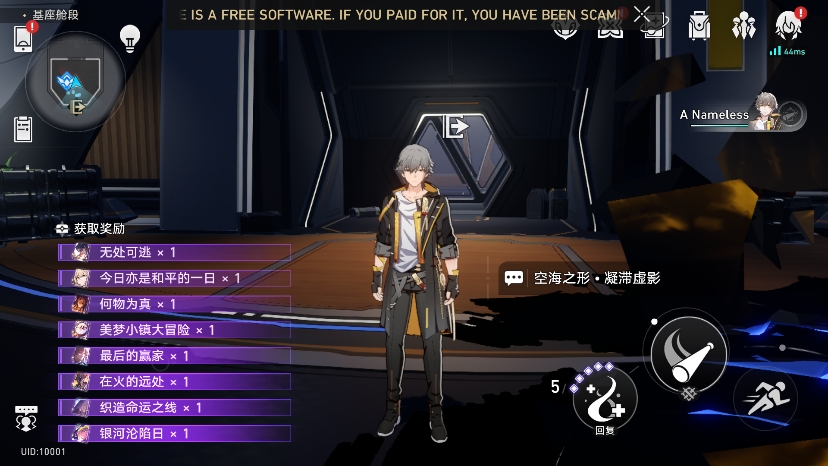Screen dimensions: 828x466
Task: Open the chat bubble icon
Action: click(x=27, y=417)
